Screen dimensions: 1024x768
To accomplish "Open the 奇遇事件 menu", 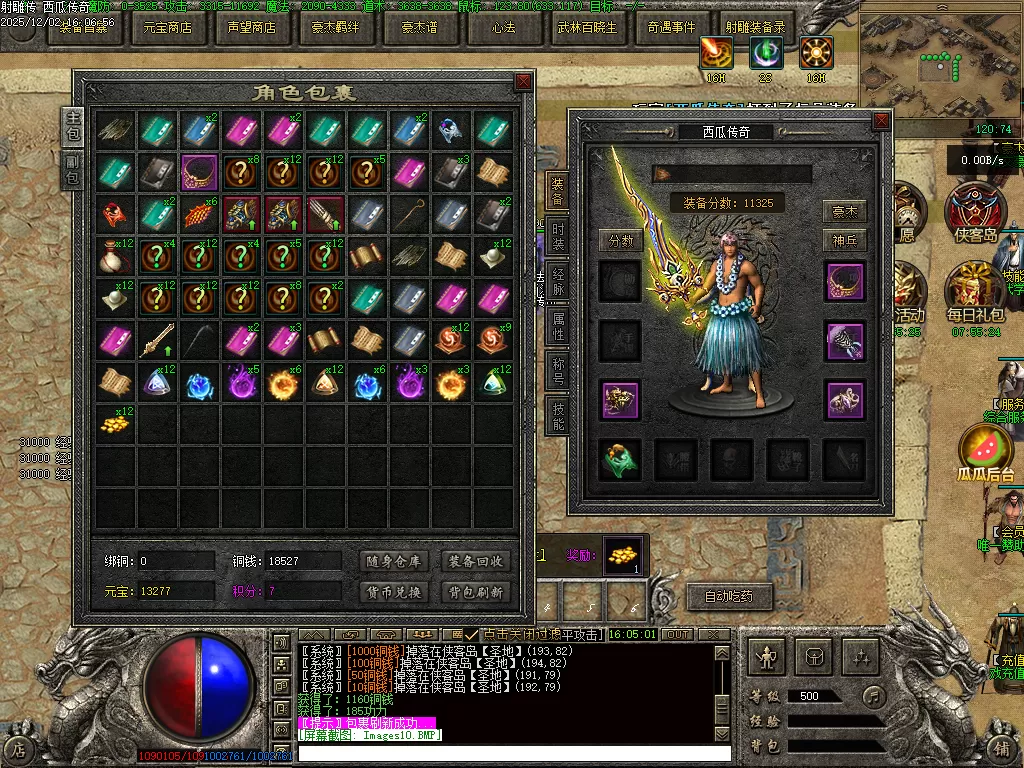I will (x=671, y=28).
